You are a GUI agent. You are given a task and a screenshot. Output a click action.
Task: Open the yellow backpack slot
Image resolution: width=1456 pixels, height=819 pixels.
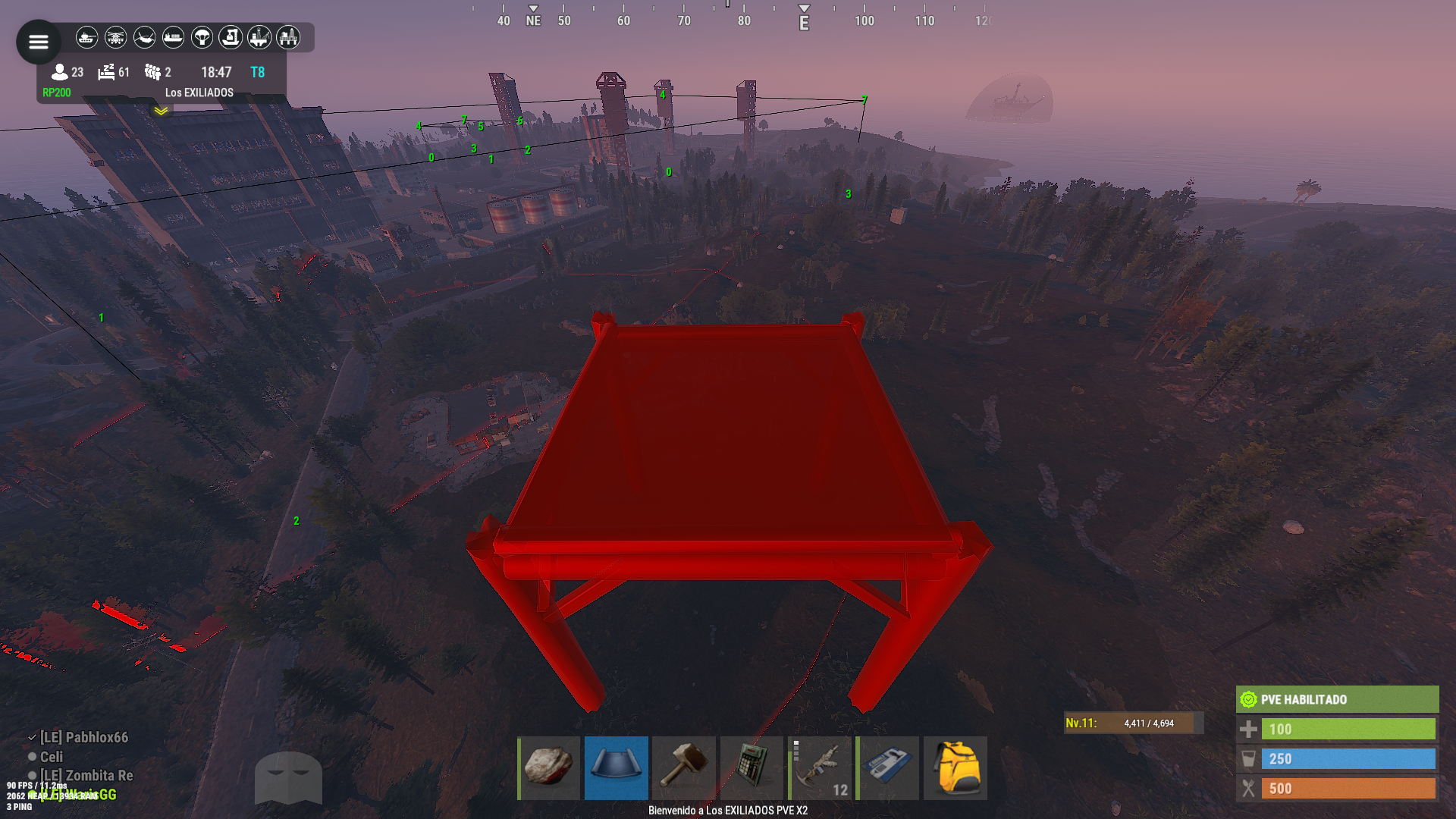(x=955, y=767)
